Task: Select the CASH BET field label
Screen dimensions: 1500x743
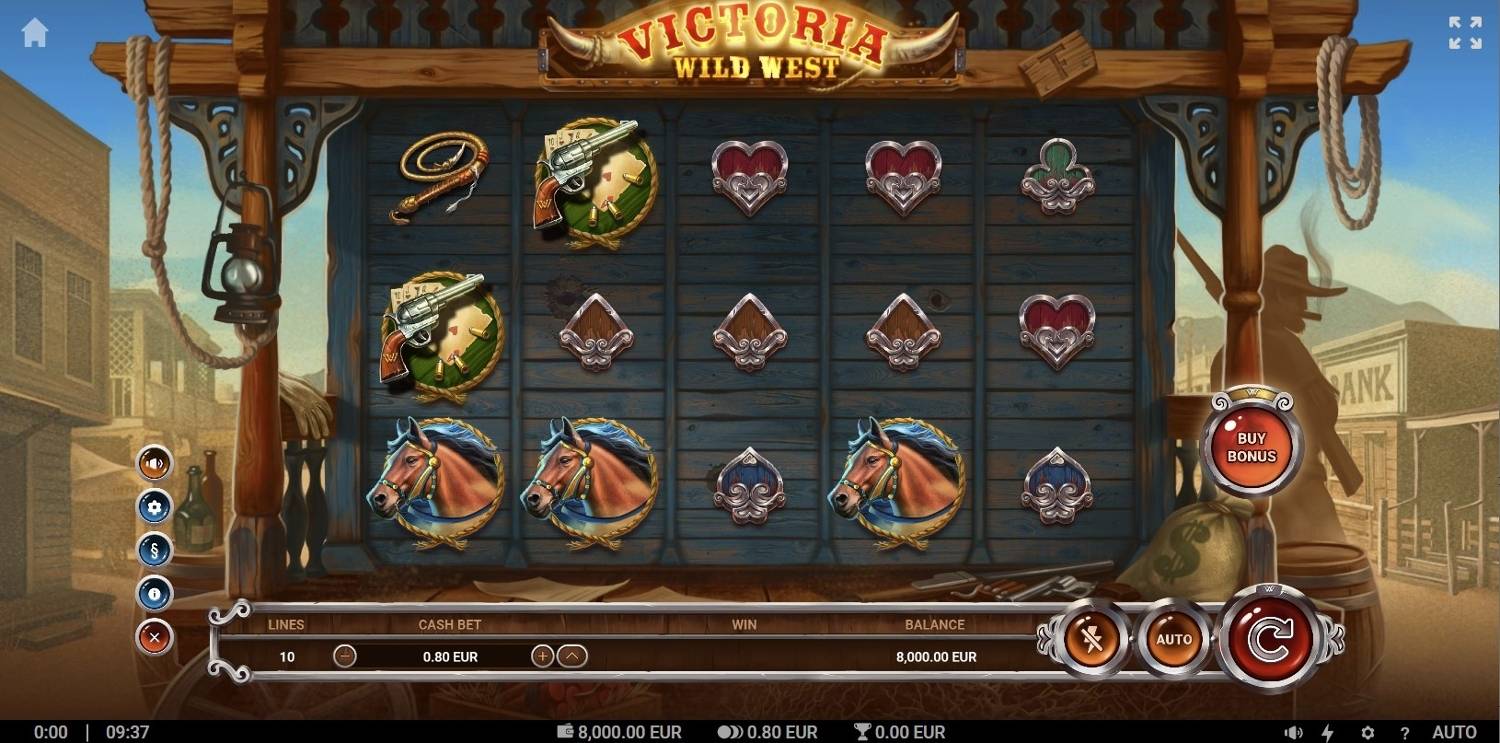Action: pyautogui.click(x=449, y=624)
